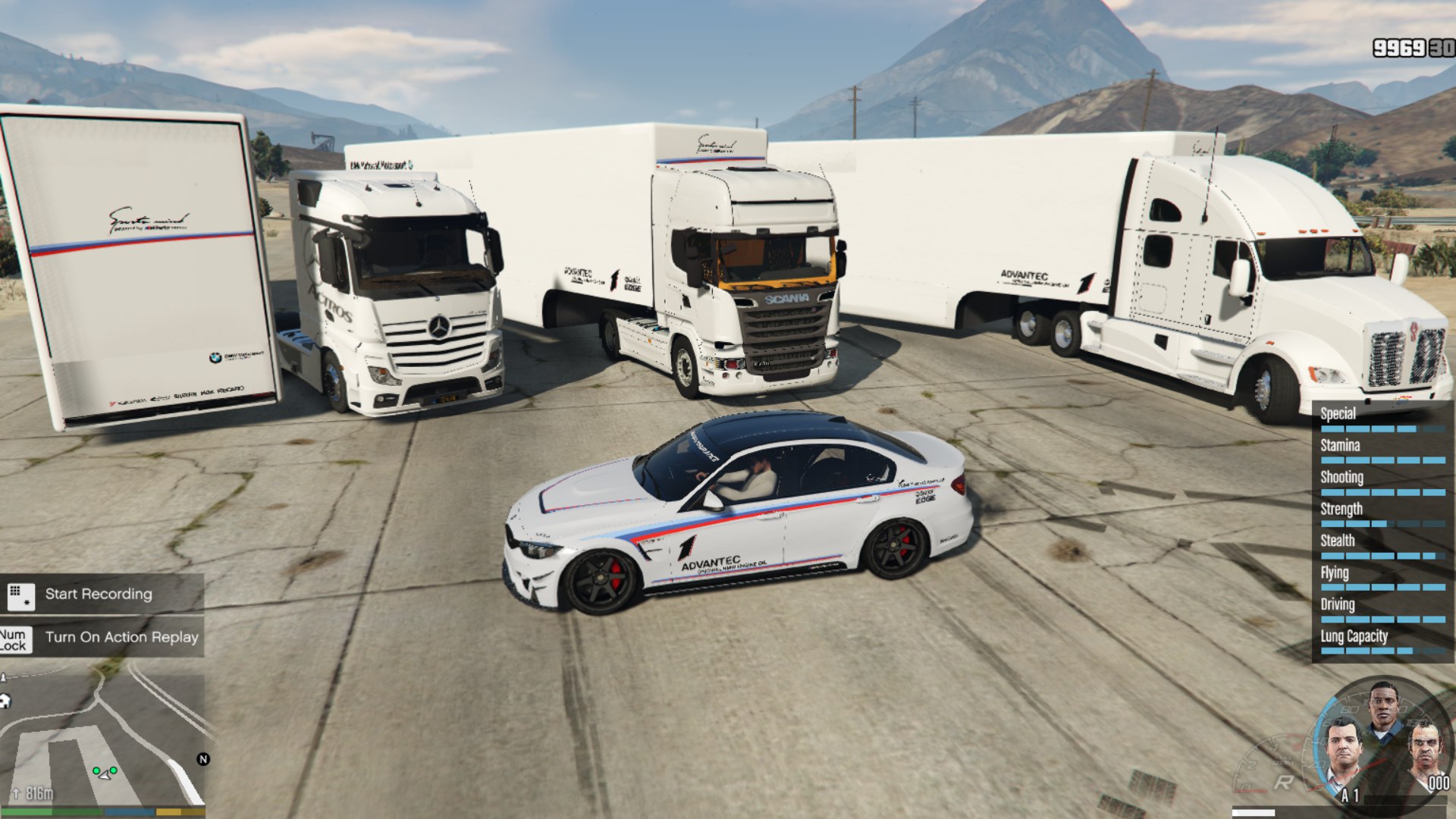Screen dimensions: 1456x819
Task: Click the north marker on the minimap
Action: 203,759
